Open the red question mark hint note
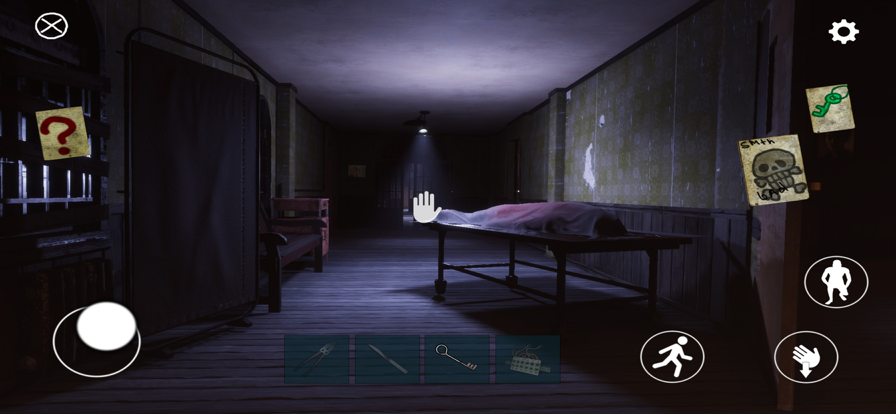The width and height of the screenshot is (896, 414). pos(62,133)
